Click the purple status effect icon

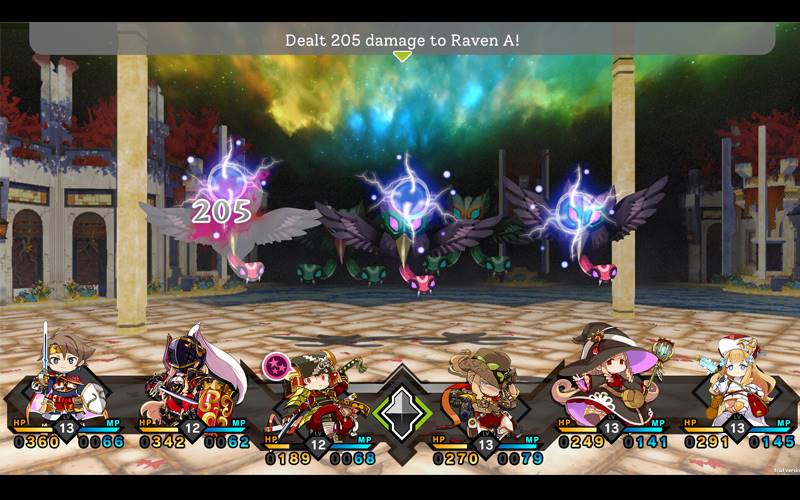coord(275,364)
